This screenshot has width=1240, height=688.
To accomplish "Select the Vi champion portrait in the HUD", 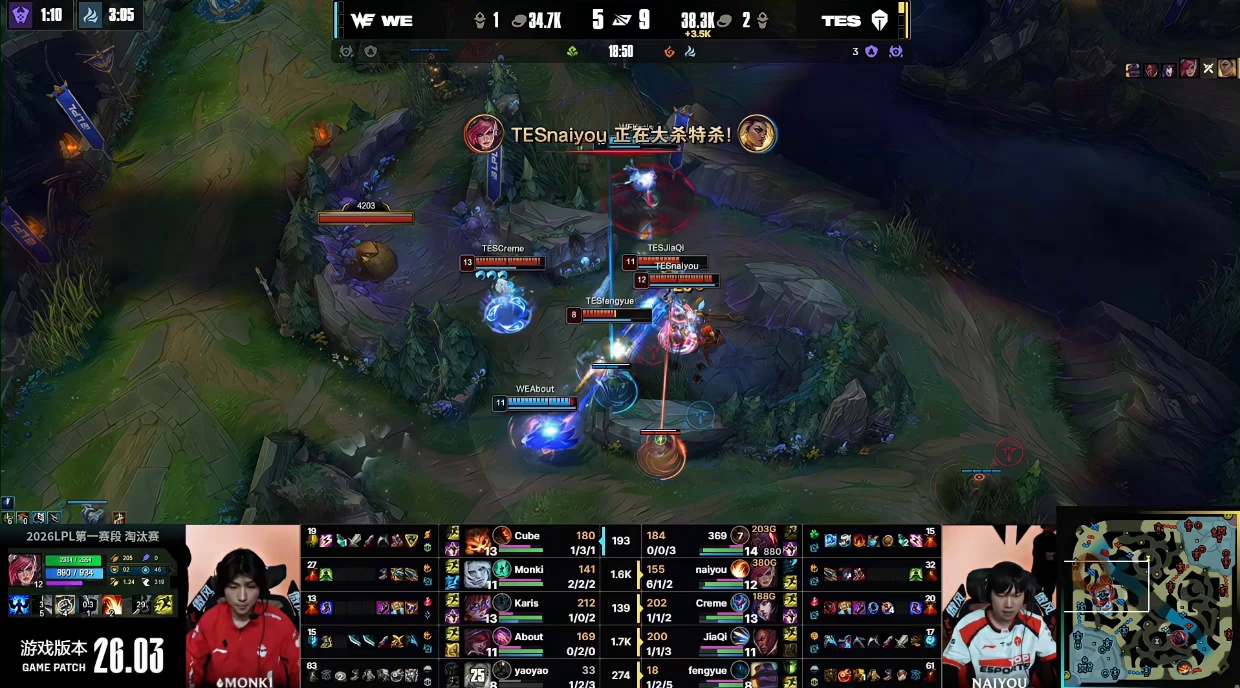I will 23,570.
